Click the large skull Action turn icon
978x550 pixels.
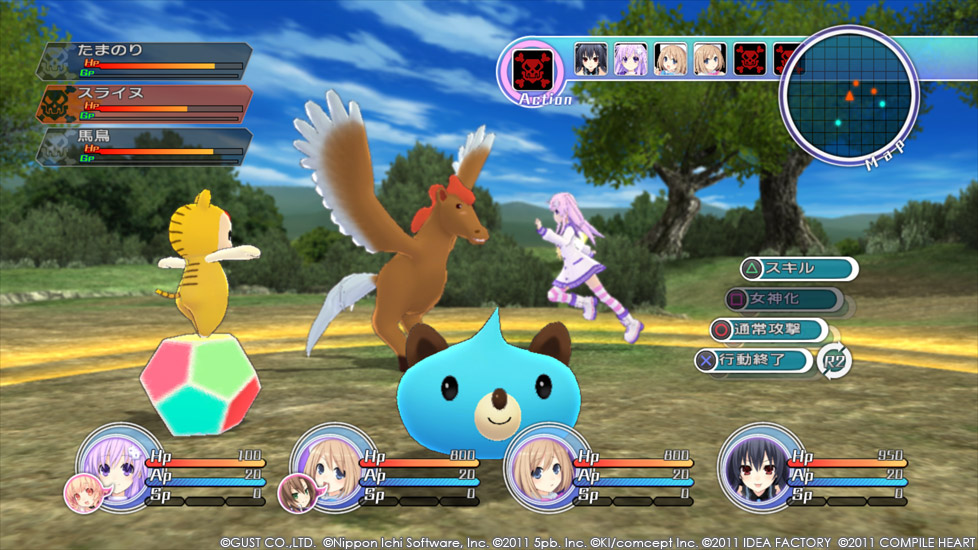pyautogui.click(x=532, y=68)
